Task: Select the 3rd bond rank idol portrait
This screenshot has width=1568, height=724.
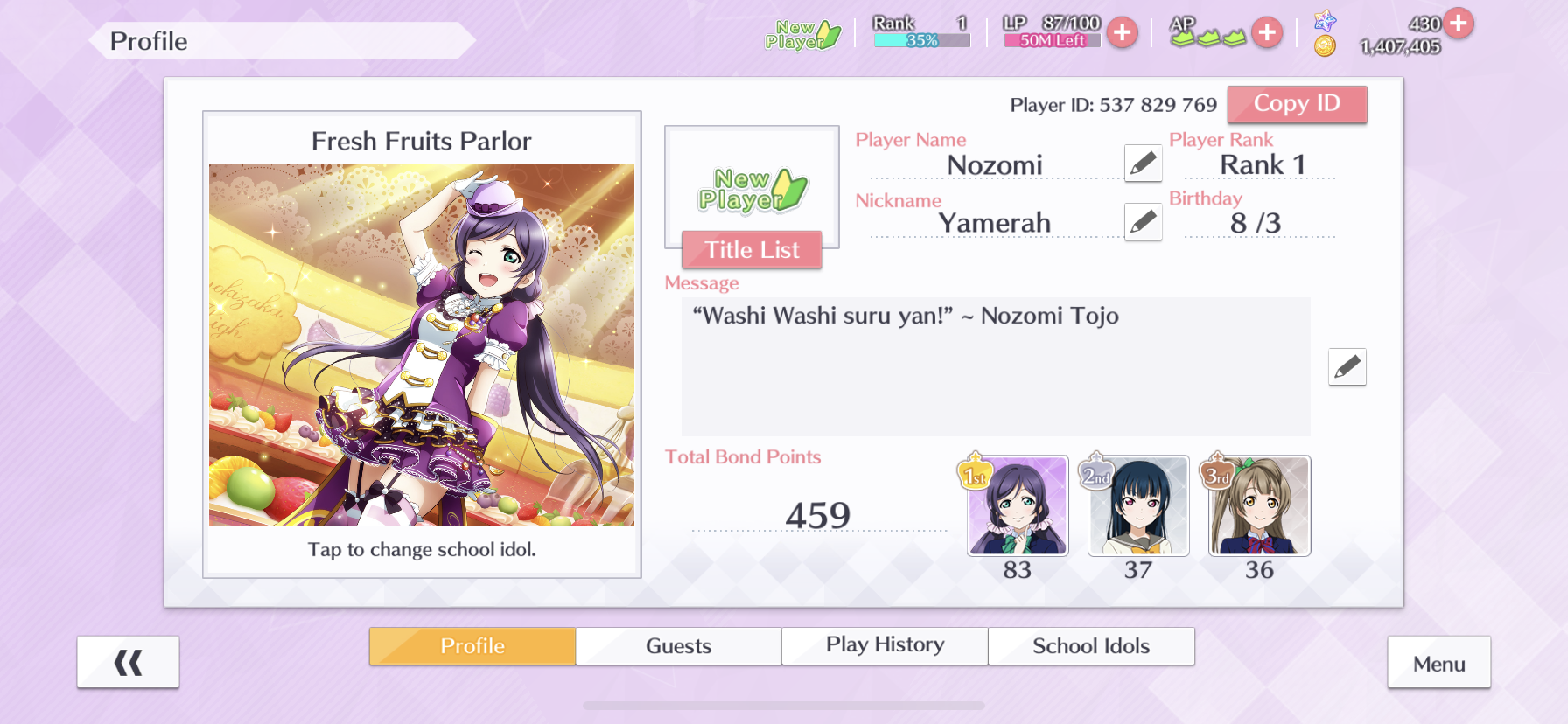Action: coord(1259,506)
